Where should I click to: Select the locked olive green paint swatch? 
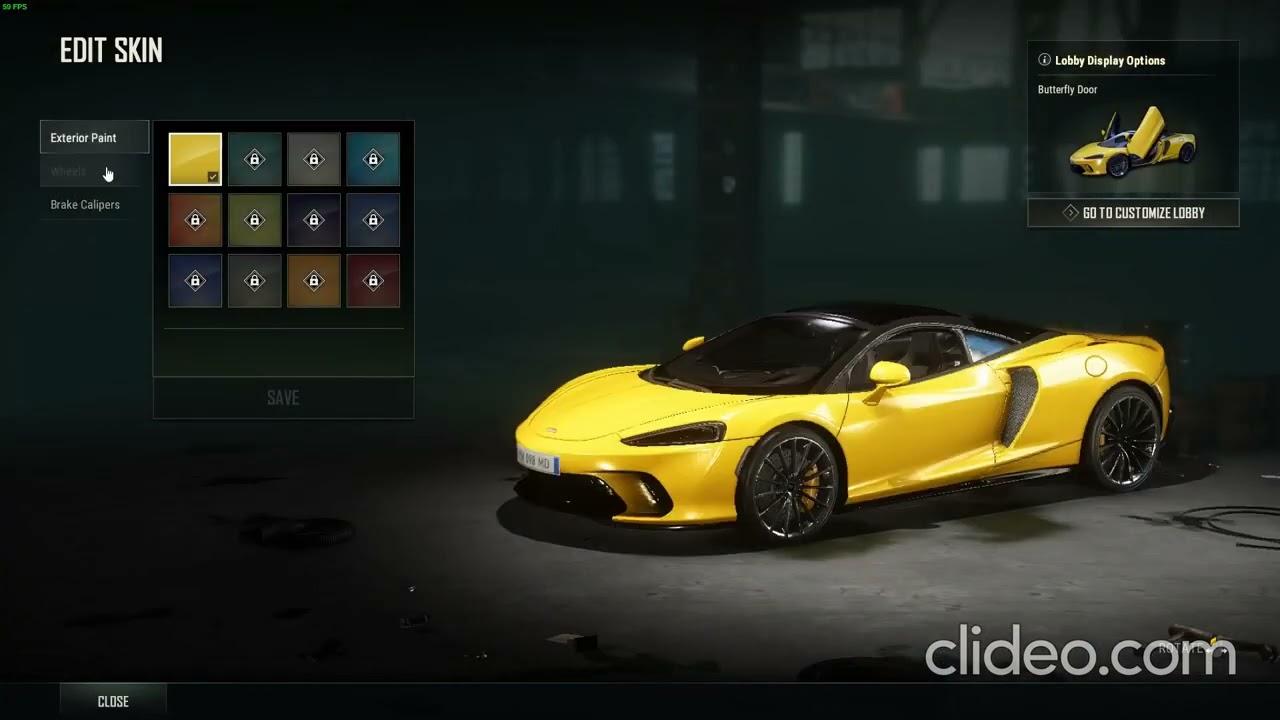click(254, 220)
